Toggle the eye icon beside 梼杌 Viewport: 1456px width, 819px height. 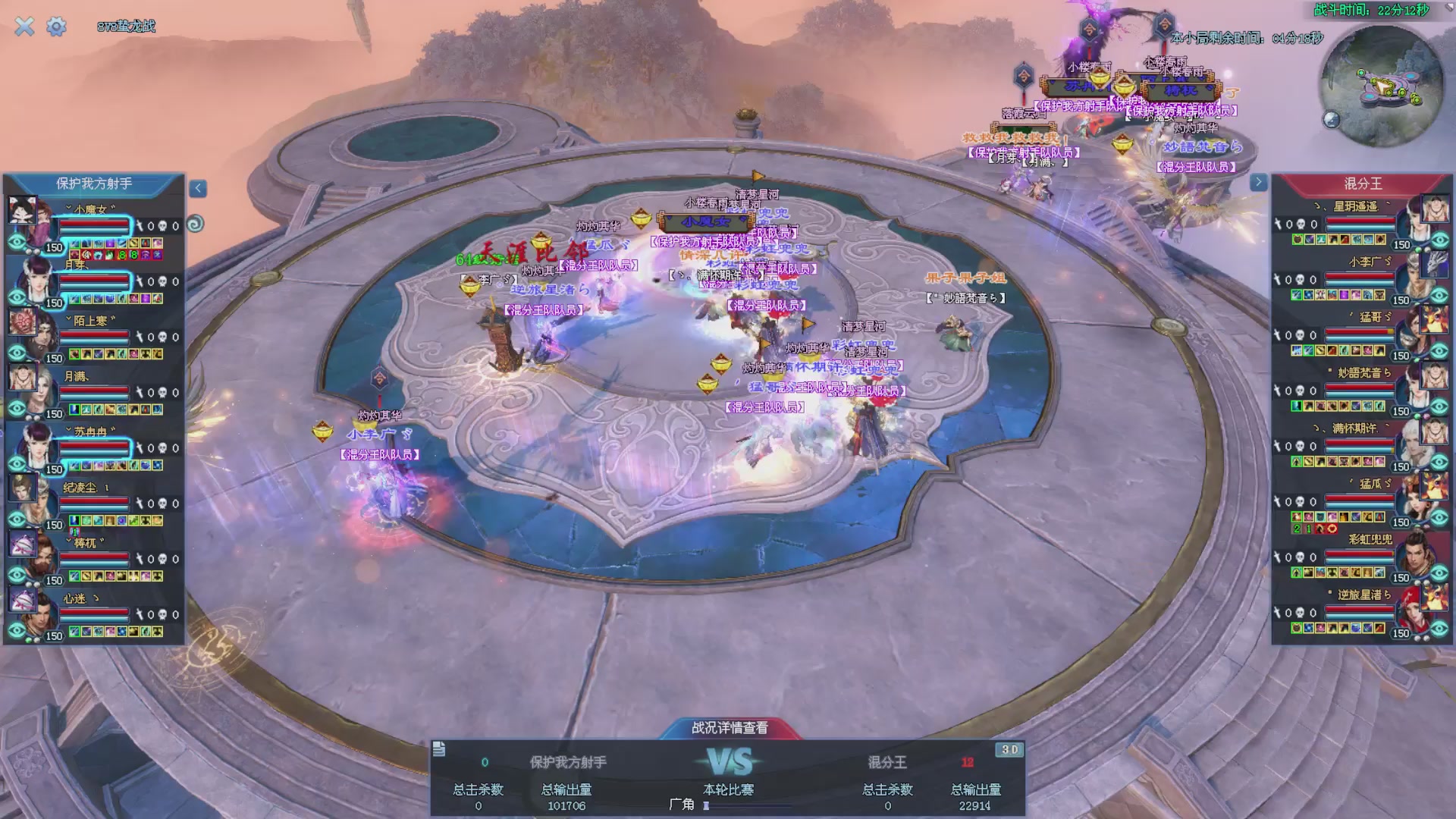pyautogui.click(x=17, y=576)
